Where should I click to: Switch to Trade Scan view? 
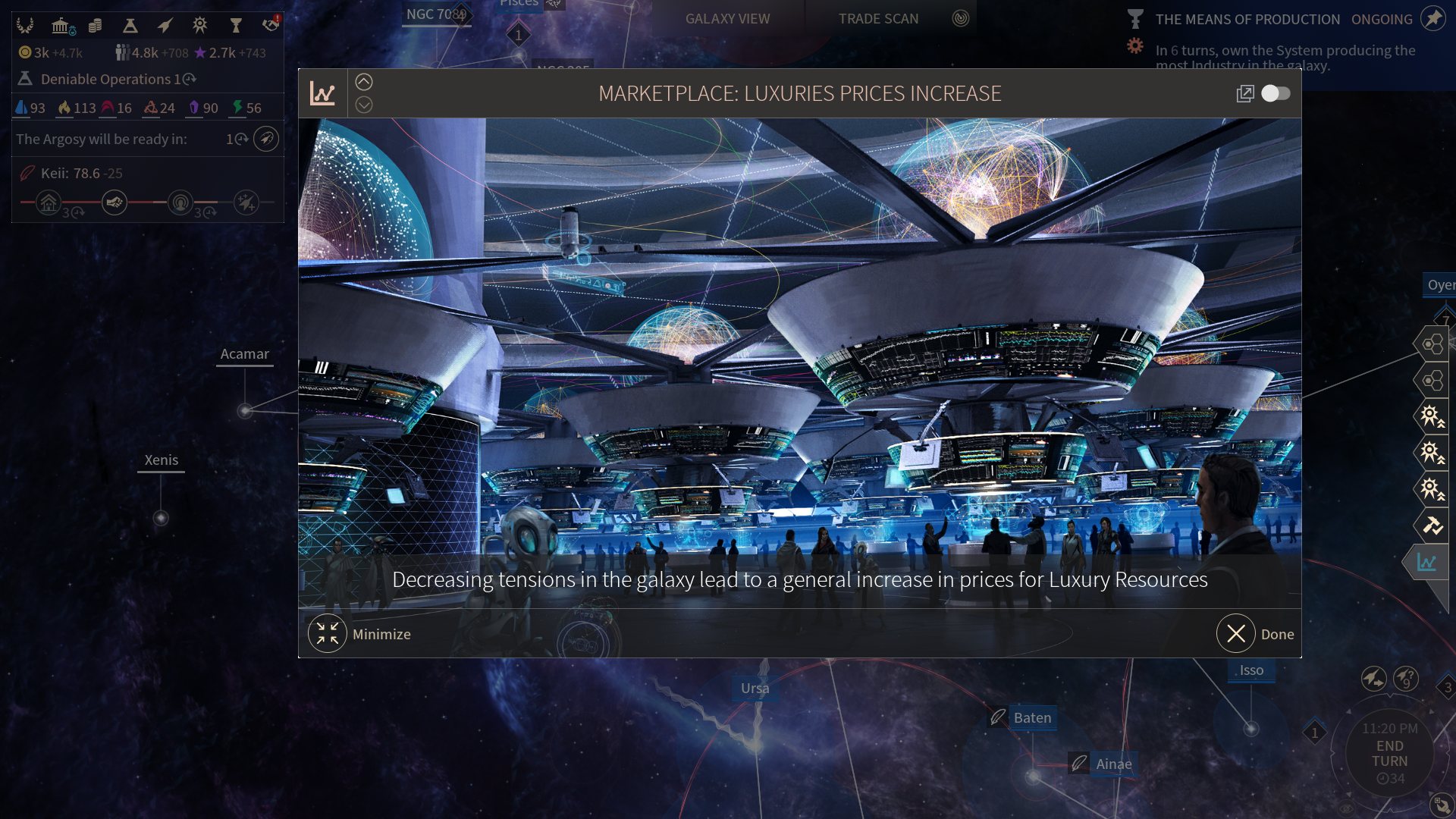click(878, 19)
